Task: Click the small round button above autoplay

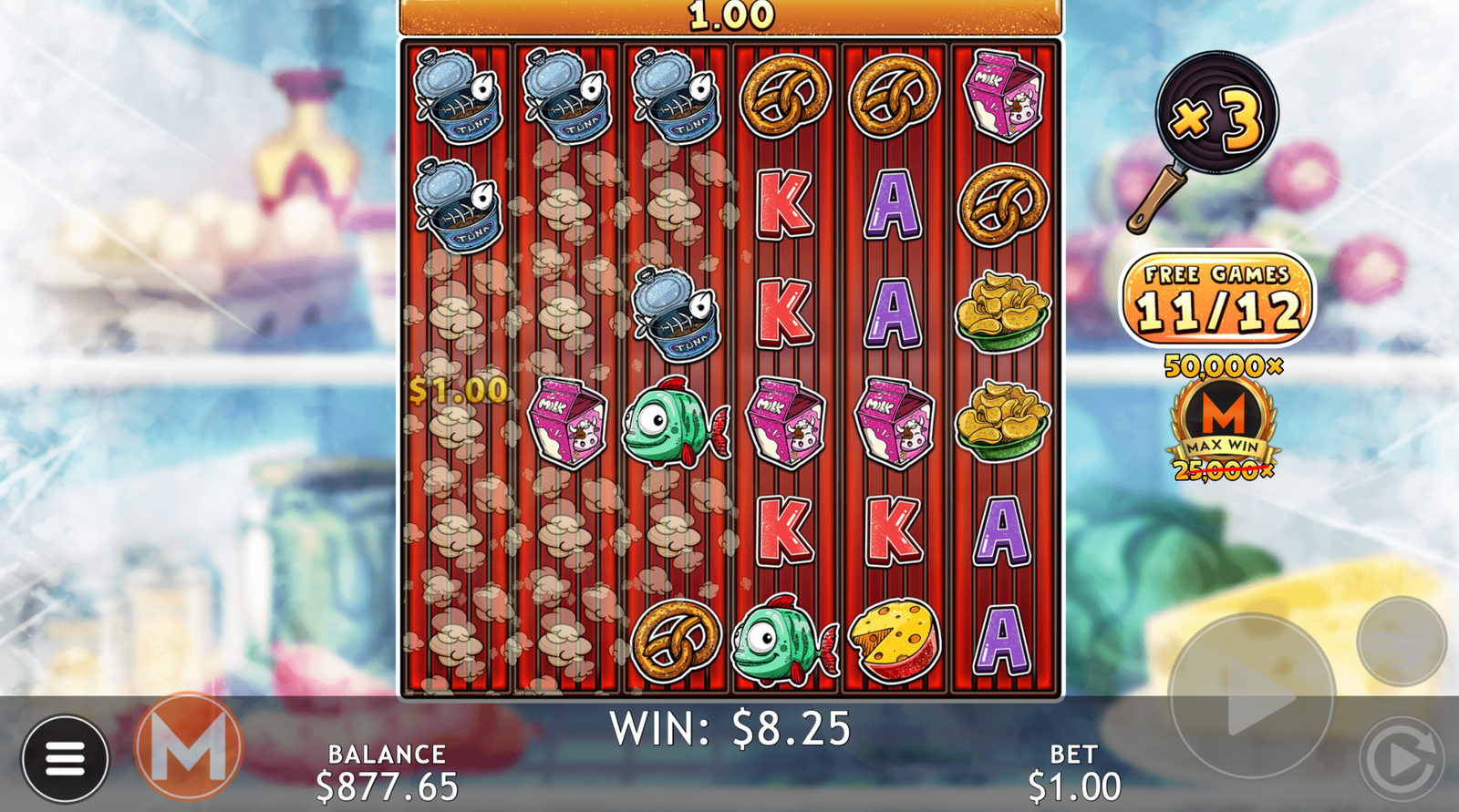Action: (1402, 642)
